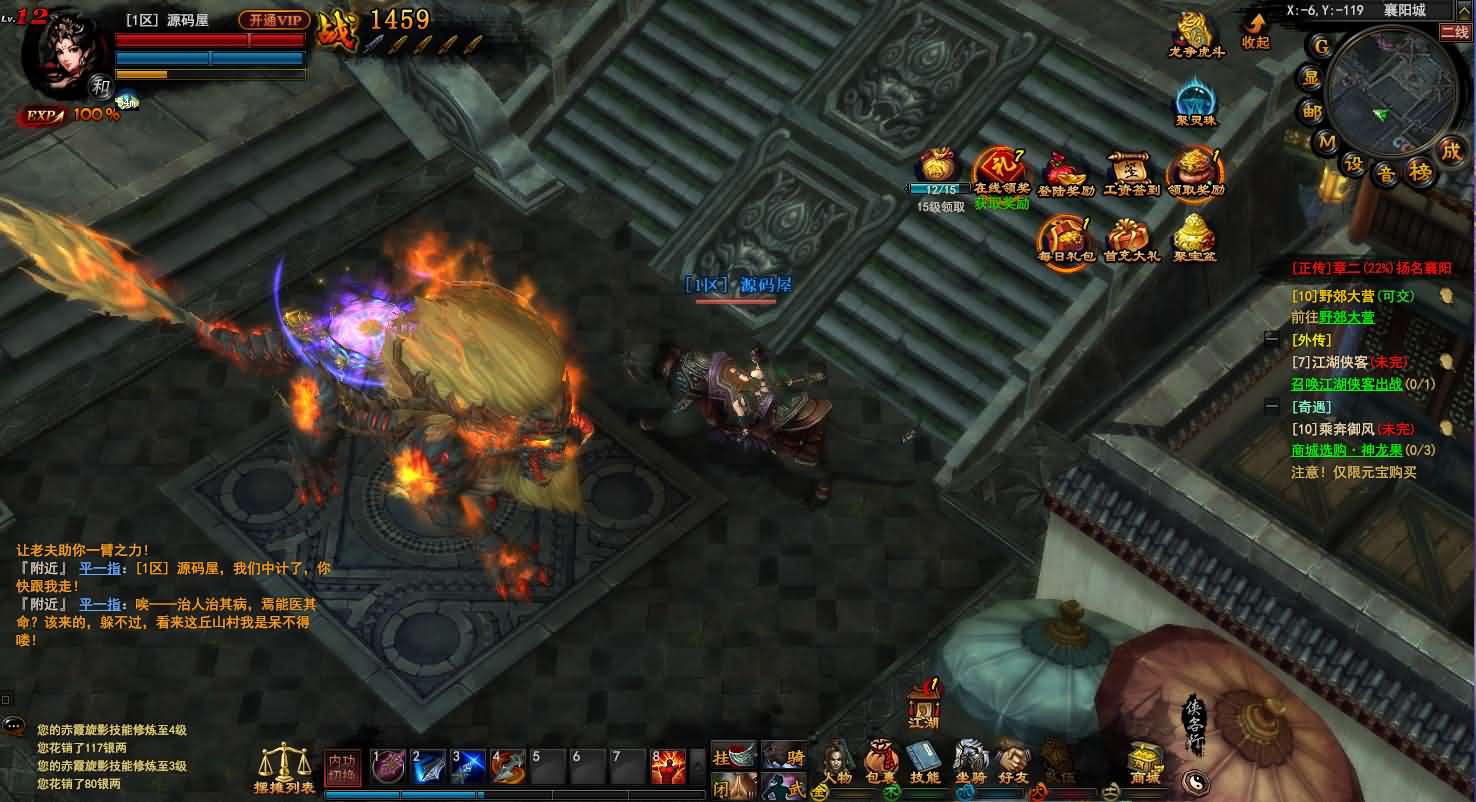Open the 聚宝盆 treasure bowl
The image size is (1476, 802).
pyautogui.click(x=1193, y=238)
